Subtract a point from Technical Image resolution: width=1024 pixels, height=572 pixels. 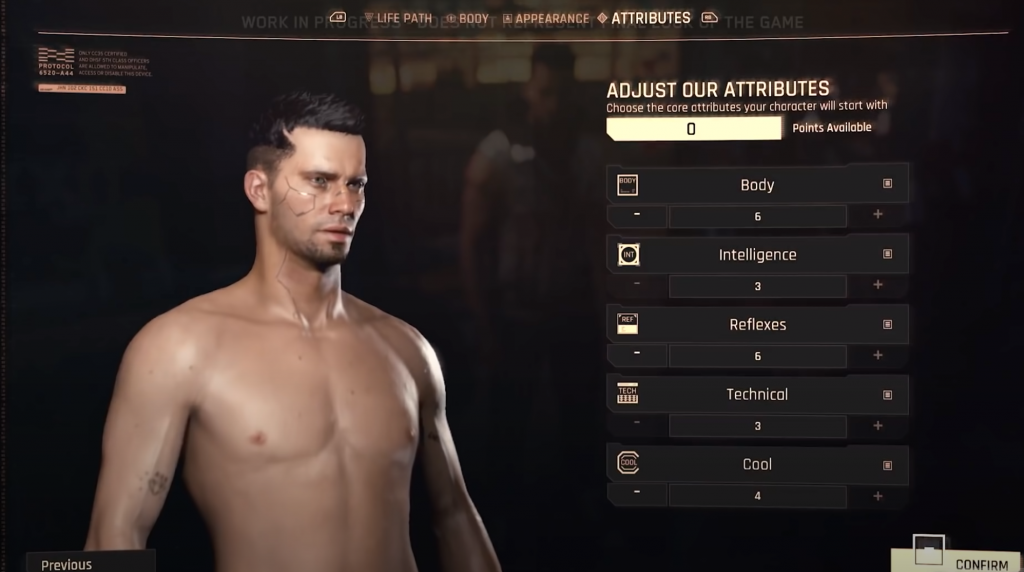[x=637, y=425]
